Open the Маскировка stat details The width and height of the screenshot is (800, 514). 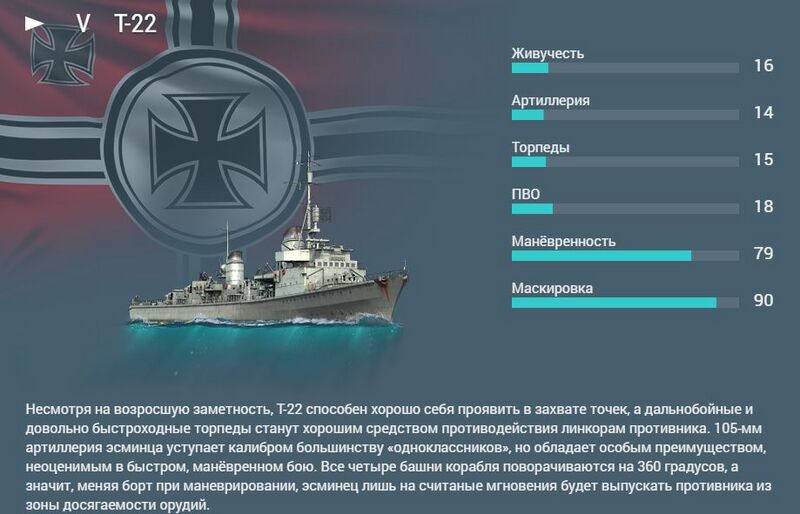point(552,288)
